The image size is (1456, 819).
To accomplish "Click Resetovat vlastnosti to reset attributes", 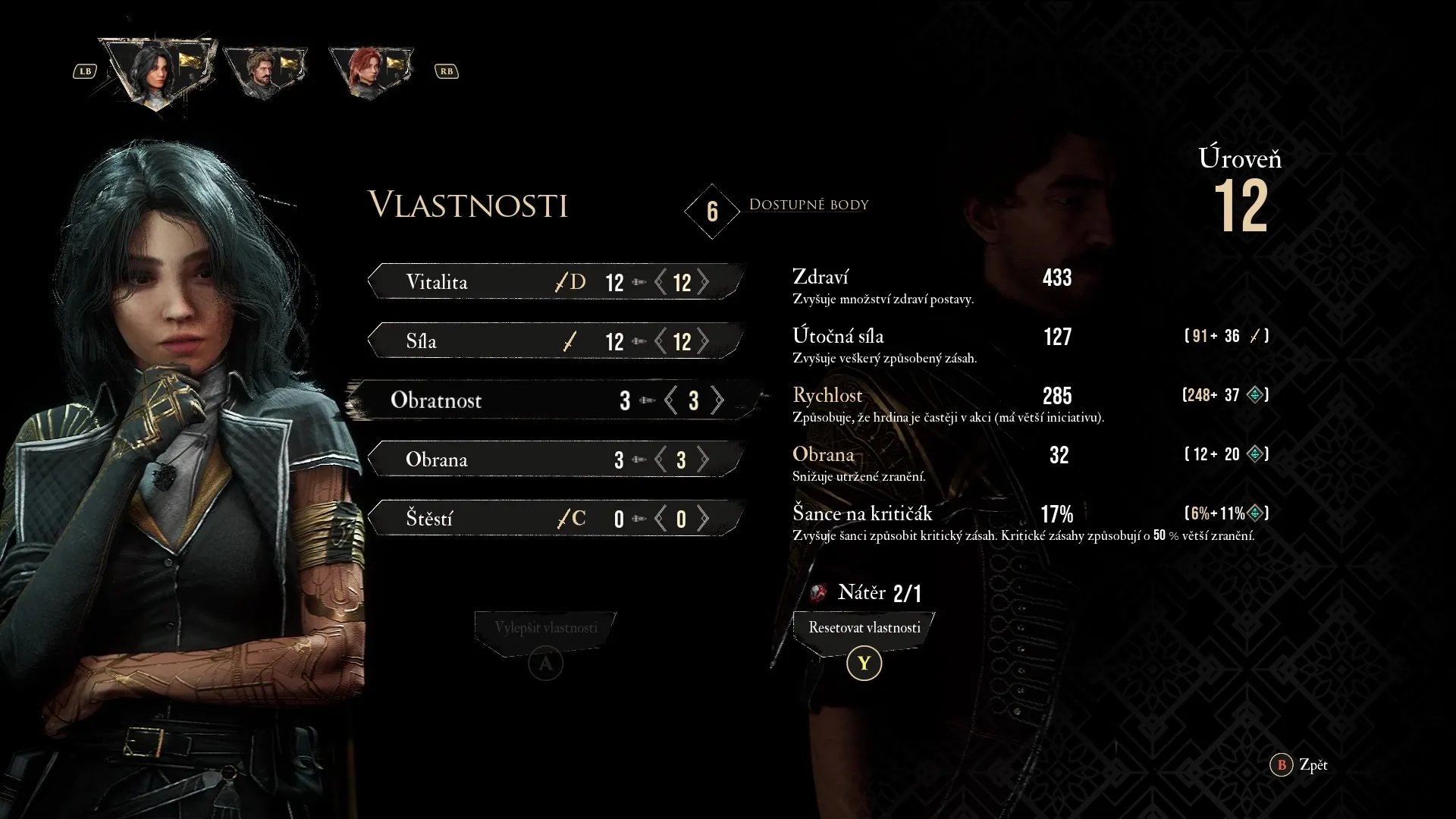I will click(x=864, y=629).
